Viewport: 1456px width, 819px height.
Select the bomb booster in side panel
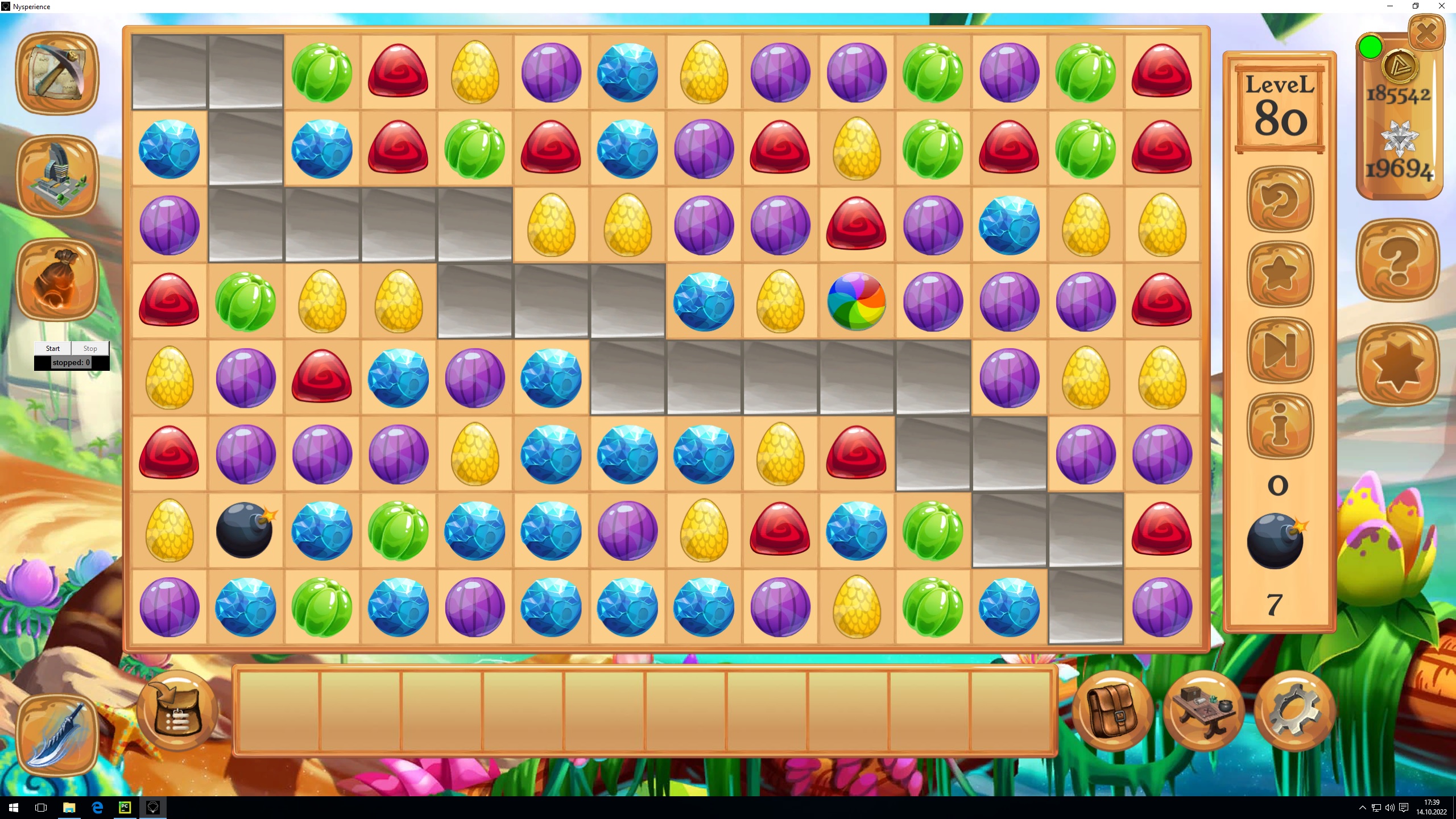(x=1275, y=540)
